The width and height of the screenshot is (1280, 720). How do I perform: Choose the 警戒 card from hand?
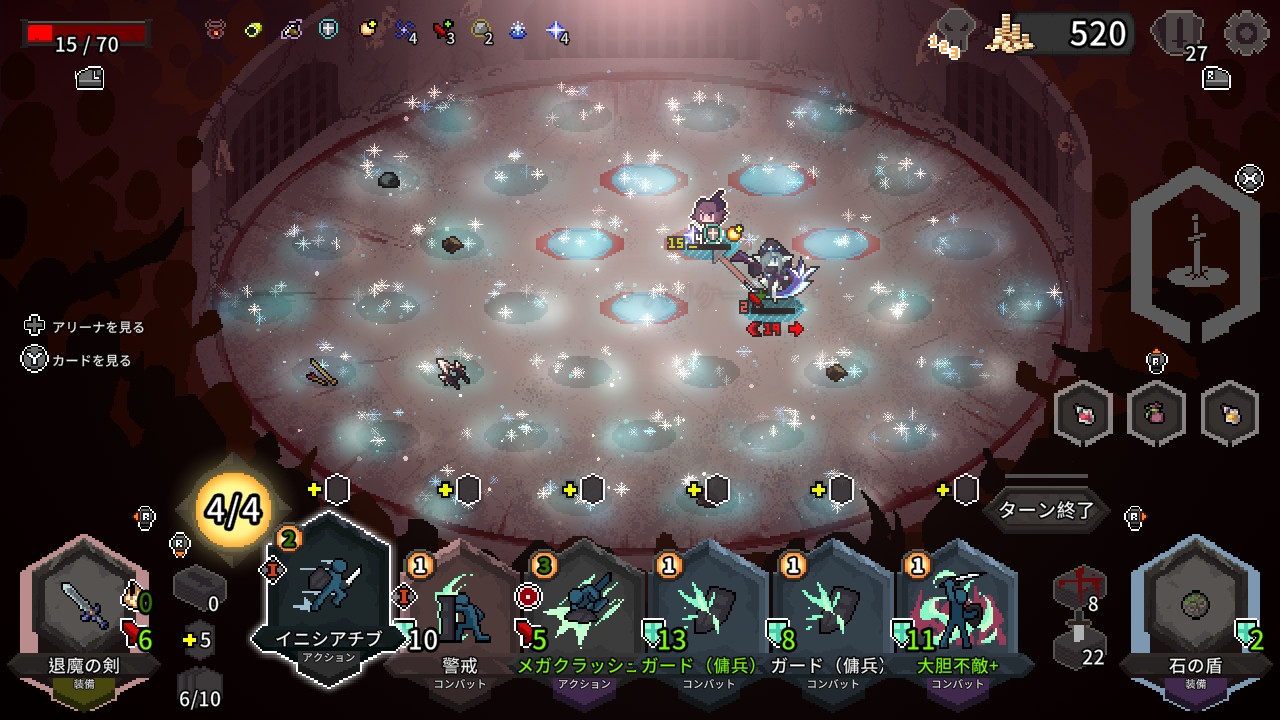click(x=460, y=610)
